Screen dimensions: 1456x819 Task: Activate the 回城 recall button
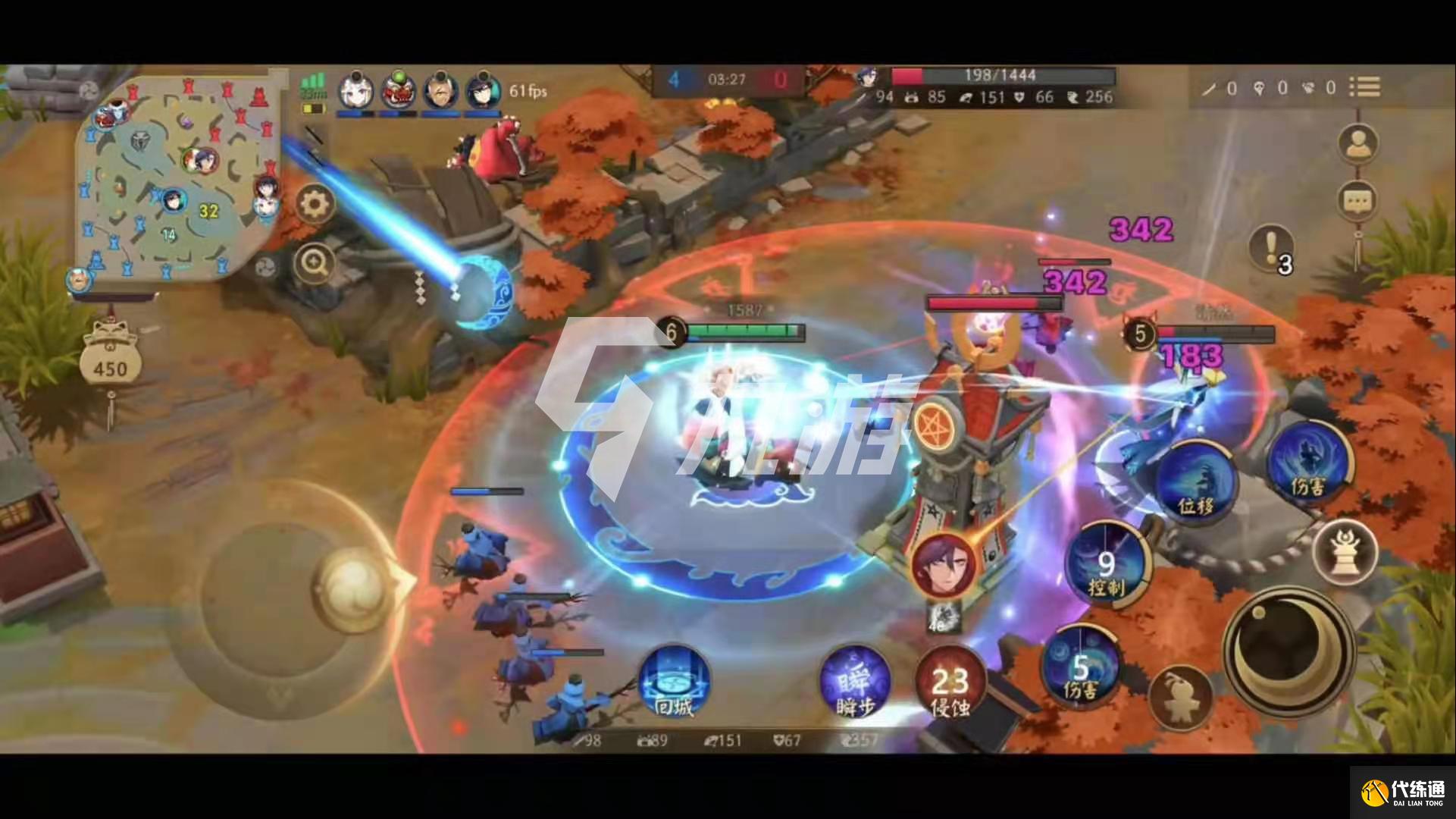(x=673, y=682)
